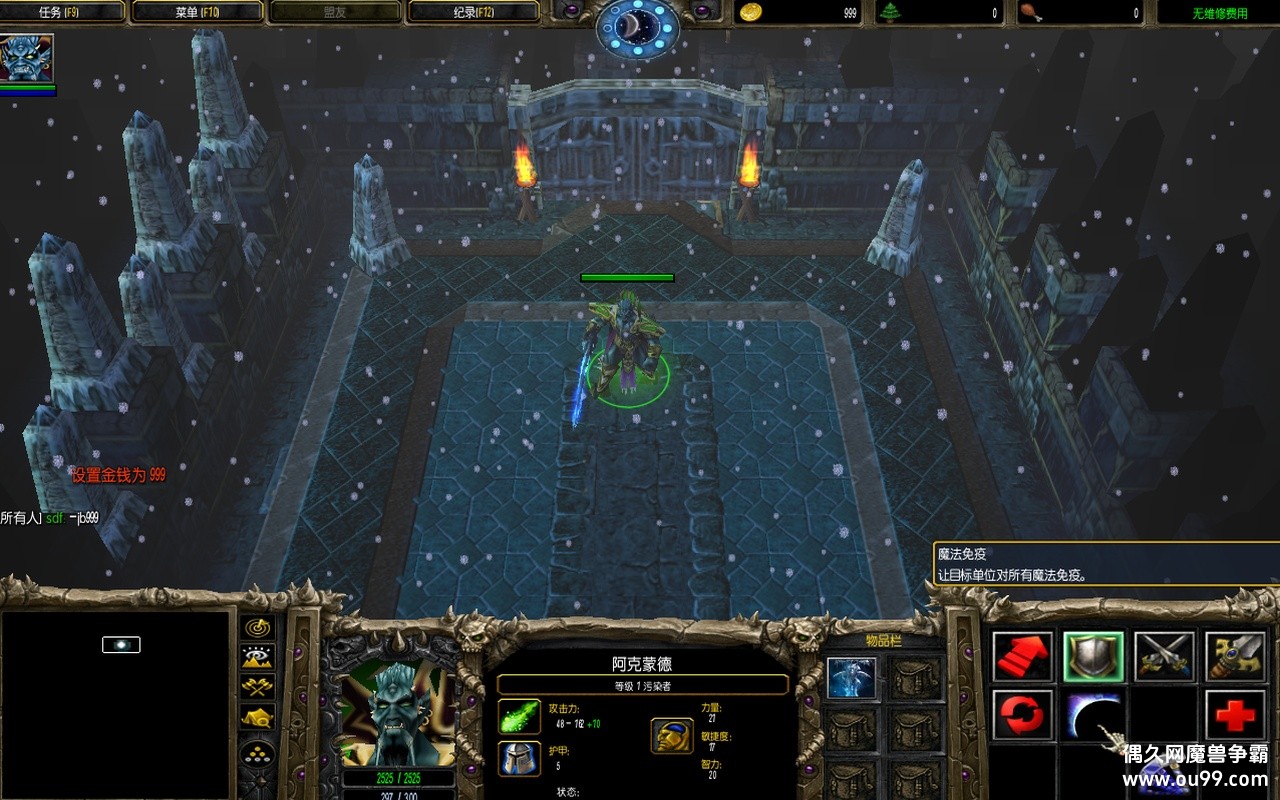Viewport: 1280px width, 800px height.
Task: Cast the dark eclipse moon ability
Action: point(1093,715)
